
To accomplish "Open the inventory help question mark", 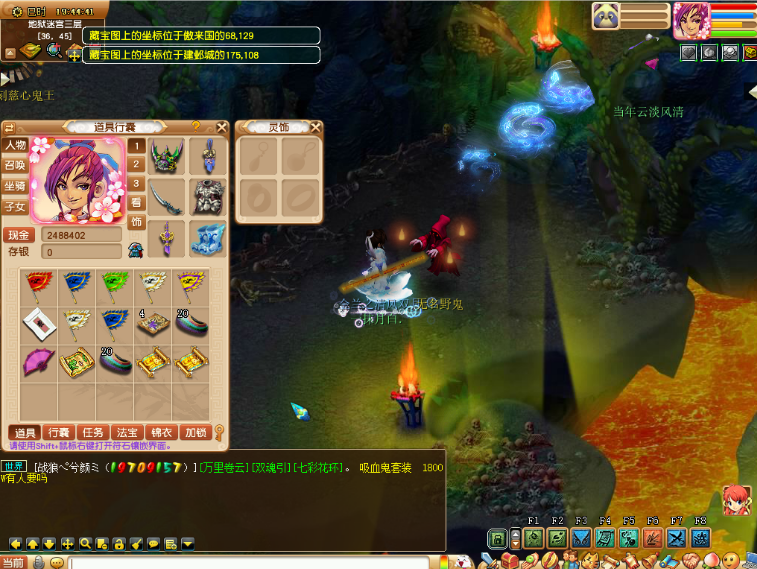I will coord(196,127).
